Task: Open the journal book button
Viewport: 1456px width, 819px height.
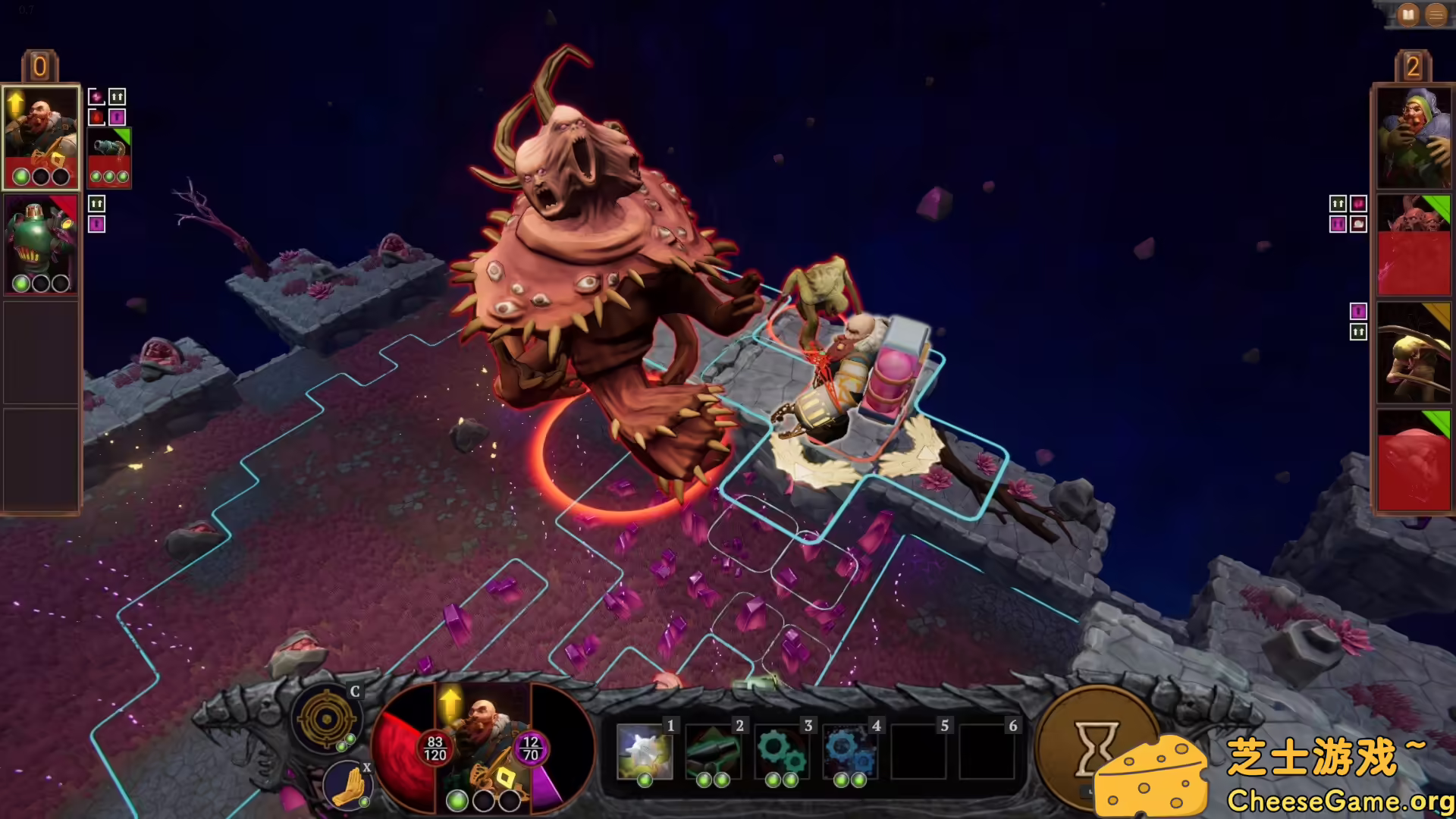Action: coord(1408,14)
